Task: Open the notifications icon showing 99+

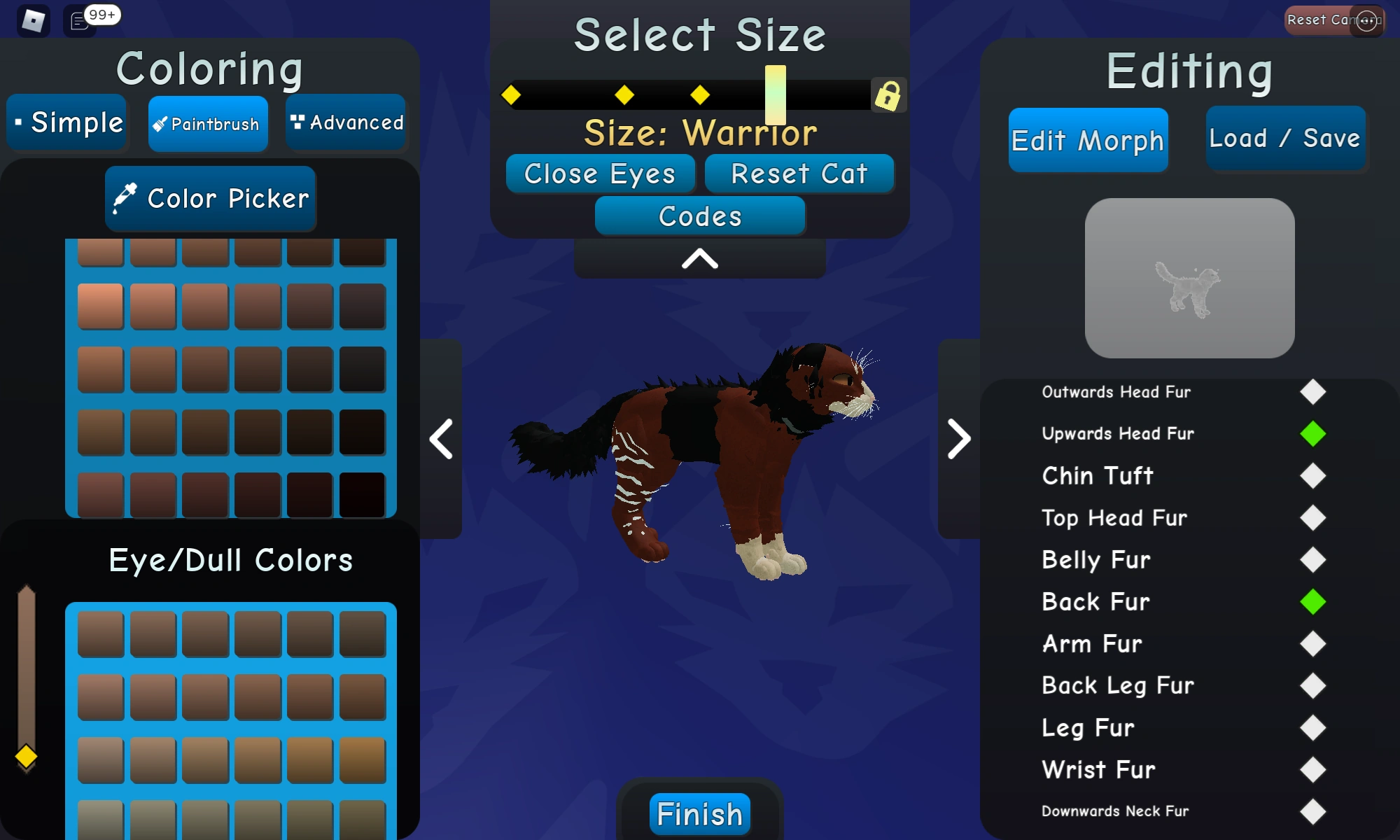Action: coord(77,21)
